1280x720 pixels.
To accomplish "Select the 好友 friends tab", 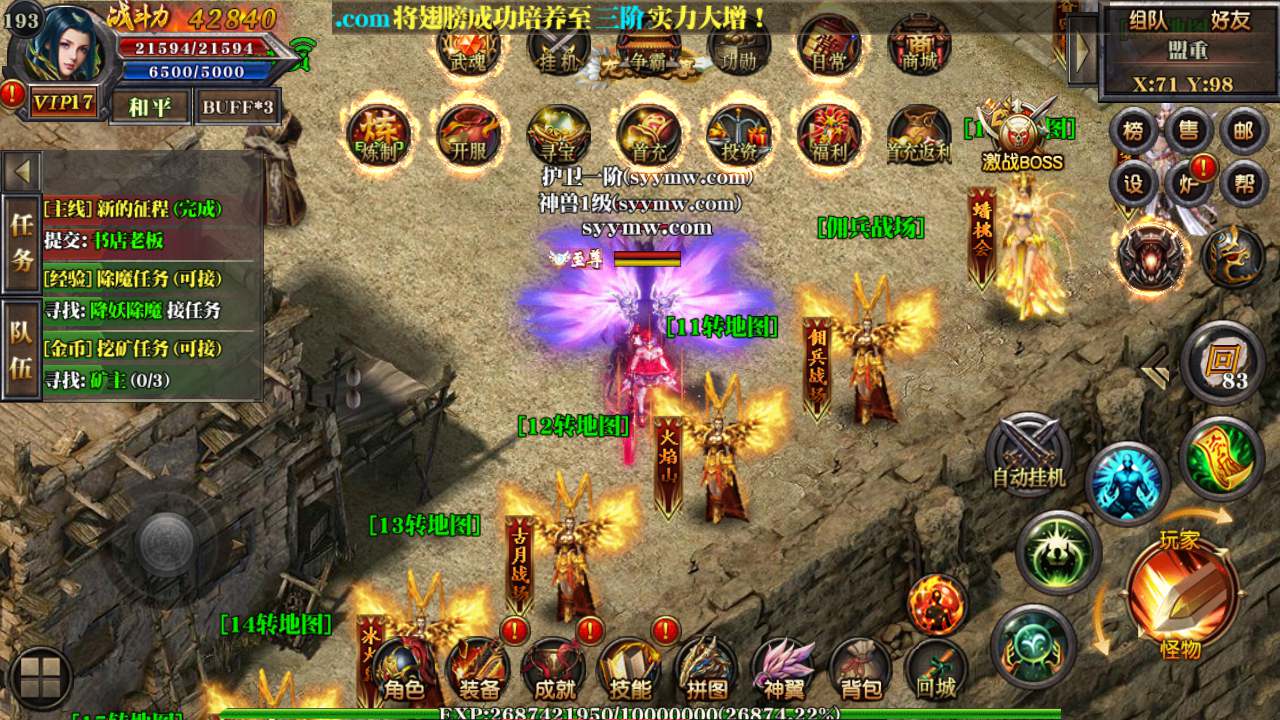I will 1230,19.
